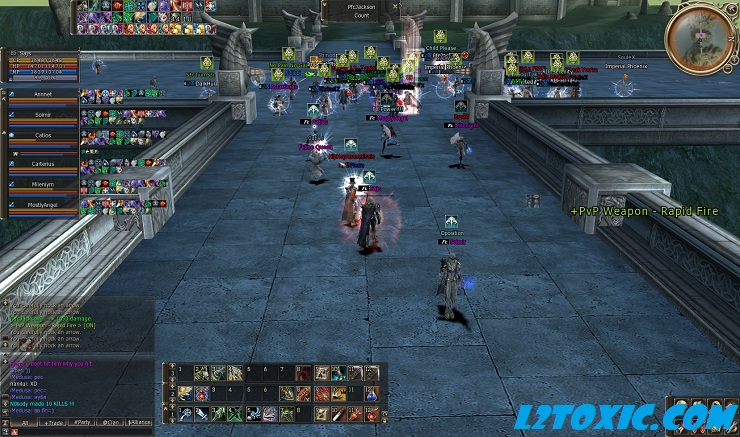Viewport: 740px width, 437px height.
Task: Target party member Milenium
Action: tap(42, 185)
